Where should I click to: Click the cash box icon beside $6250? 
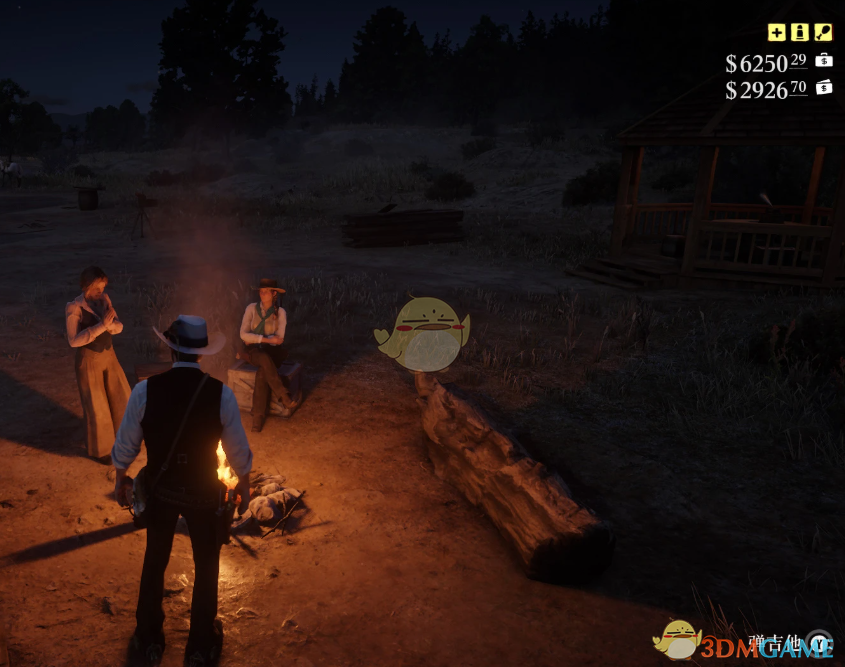pos(824,60)
